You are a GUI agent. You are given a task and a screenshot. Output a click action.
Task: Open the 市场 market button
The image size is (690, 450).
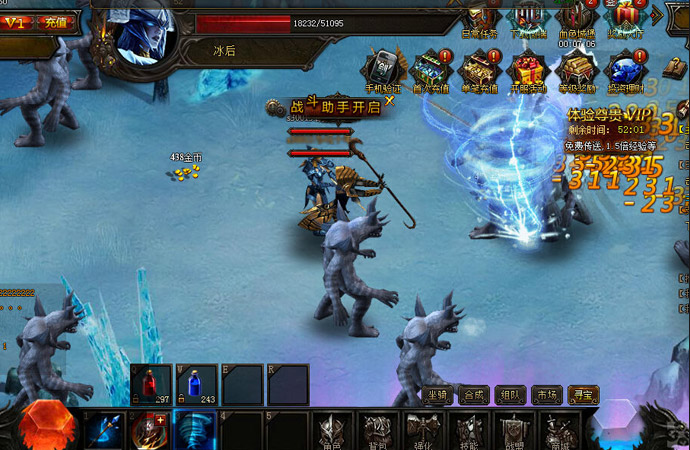tap(546, 395)
